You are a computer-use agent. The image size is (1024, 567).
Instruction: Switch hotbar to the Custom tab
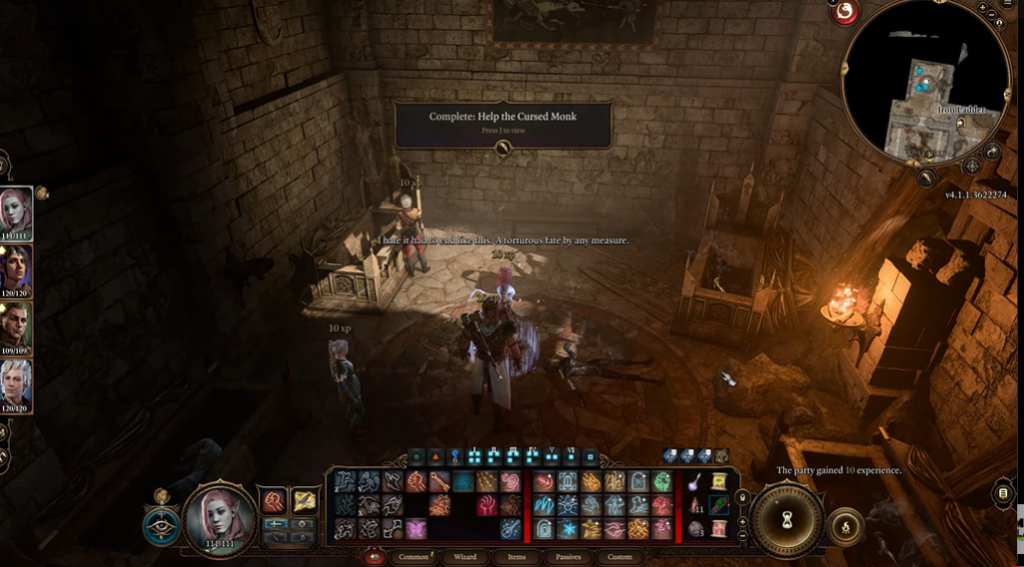[x=620, y=556]
